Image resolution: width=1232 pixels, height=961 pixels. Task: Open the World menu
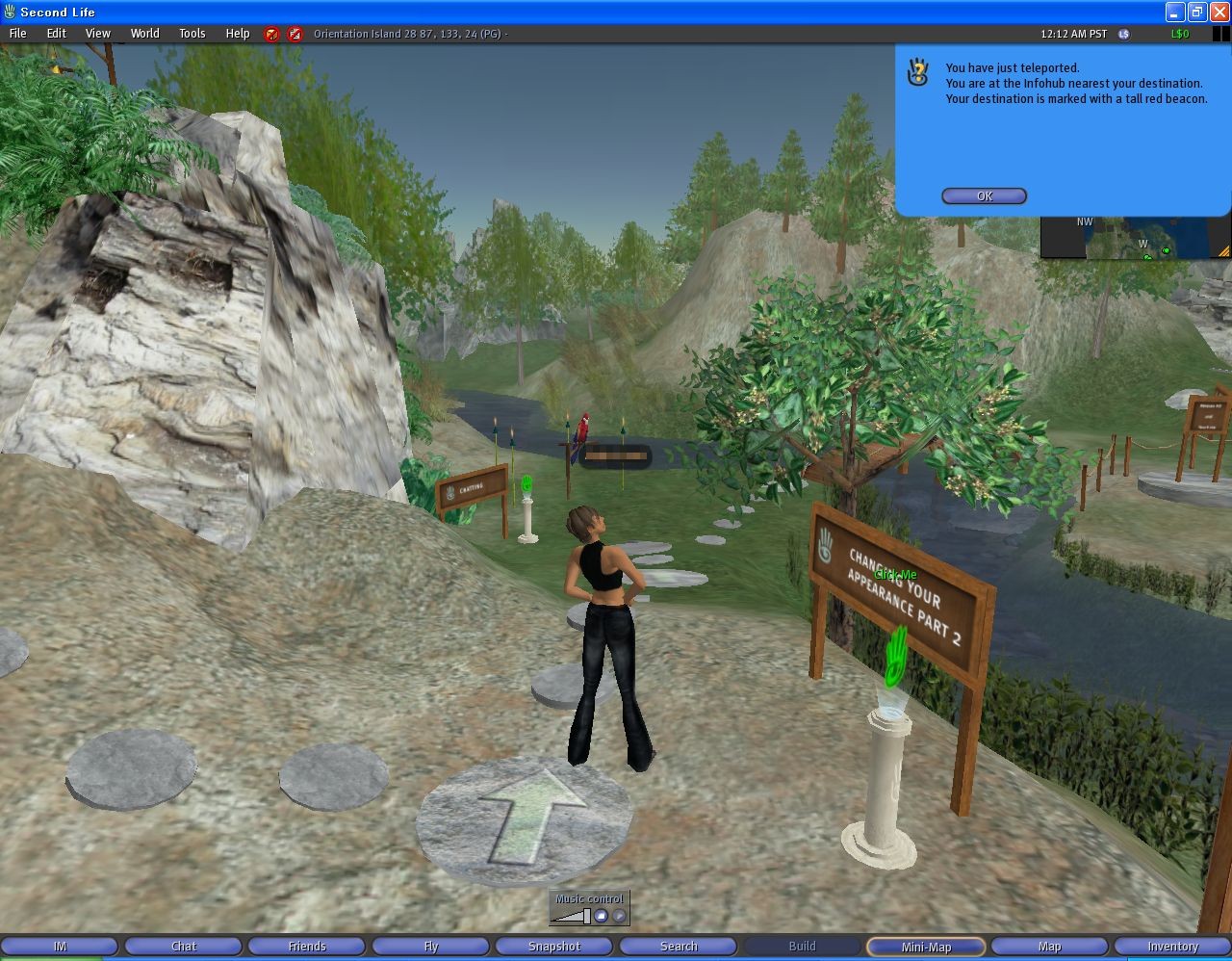144,33
